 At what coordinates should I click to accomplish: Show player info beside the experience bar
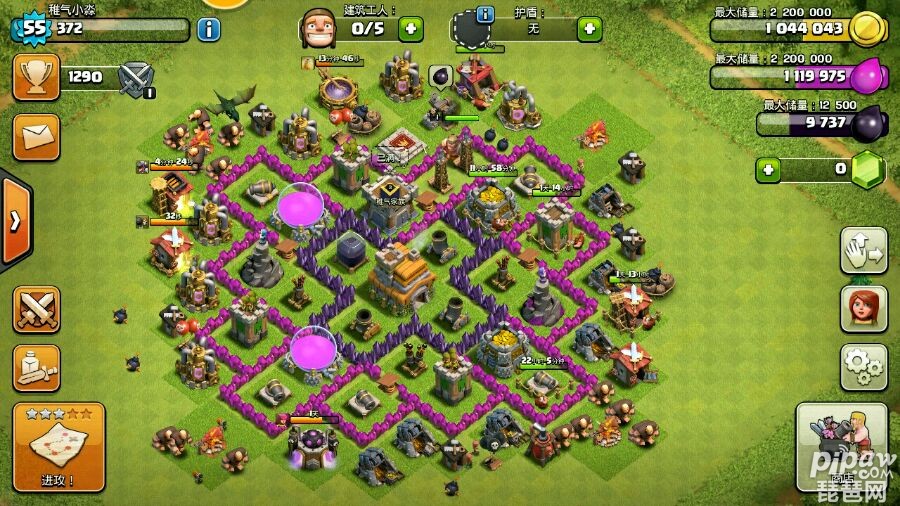point(209,29)
